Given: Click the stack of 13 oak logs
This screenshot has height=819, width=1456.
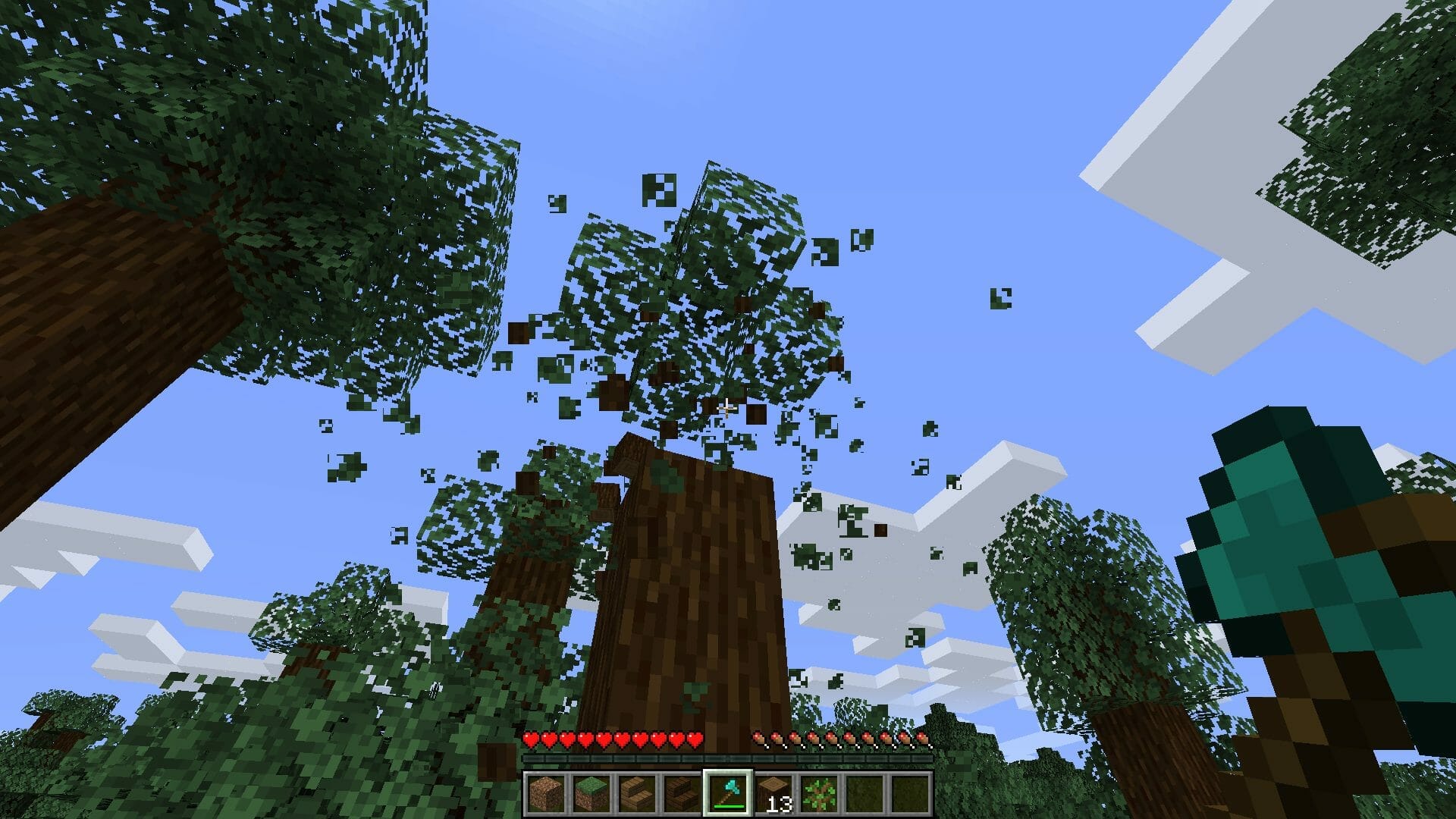Looking at the screenshot, I should (x=772, y=792).
